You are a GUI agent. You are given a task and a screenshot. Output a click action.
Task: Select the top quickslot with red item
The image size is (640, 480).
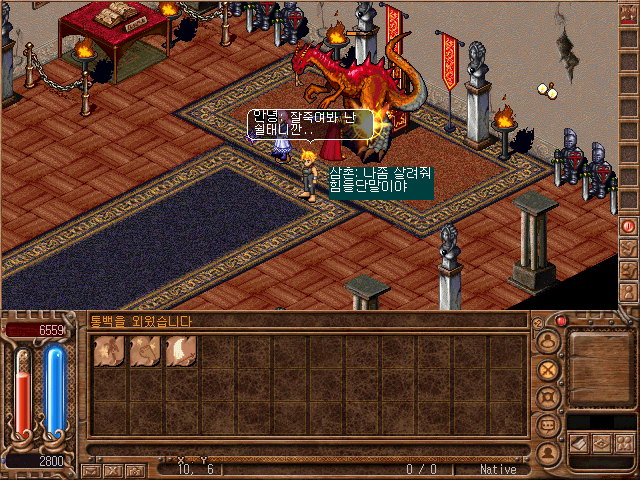pyautogui.click(x=629, y=15)
